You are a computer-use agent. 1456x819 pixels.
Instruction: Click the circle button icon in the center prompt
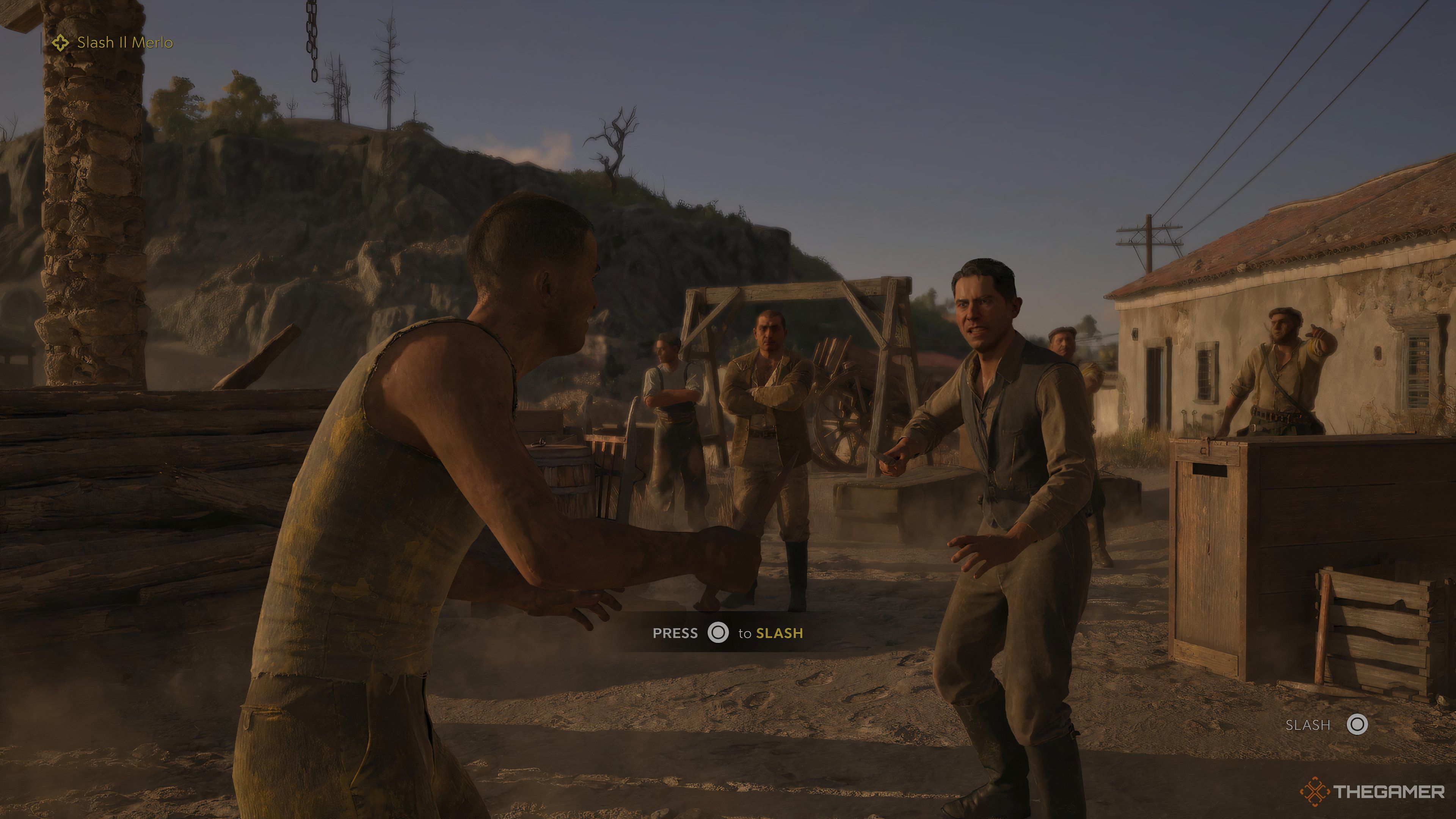click(x=719, y=634)
